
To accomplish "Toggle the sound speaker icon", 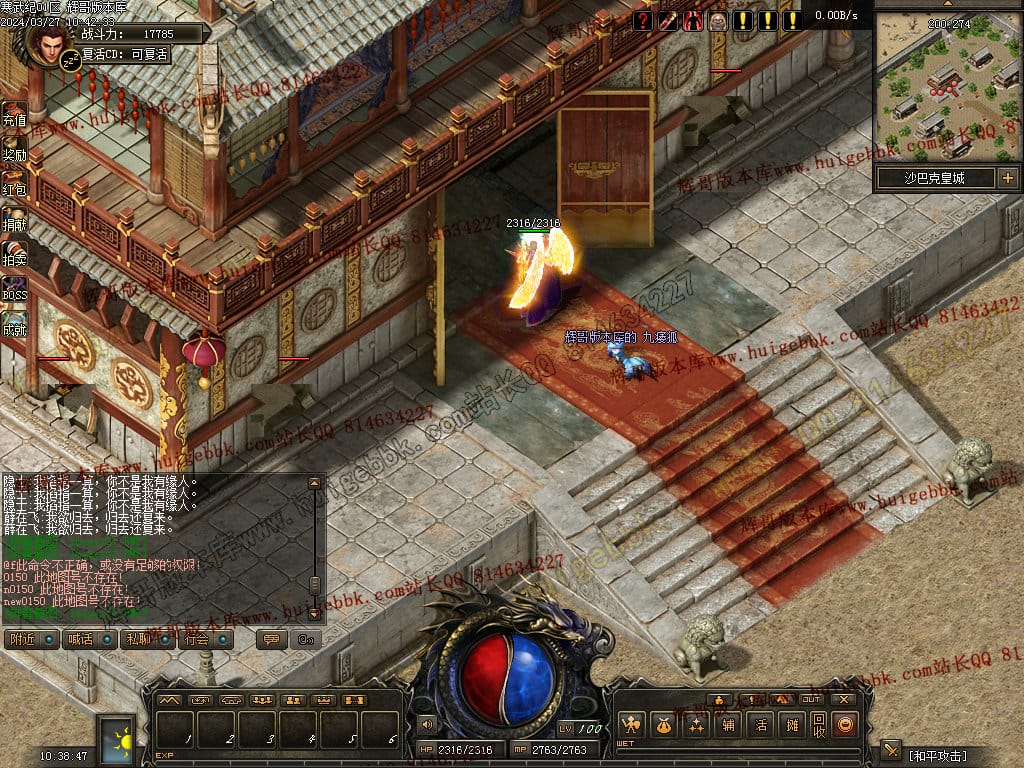I will (x=427, y=724).
